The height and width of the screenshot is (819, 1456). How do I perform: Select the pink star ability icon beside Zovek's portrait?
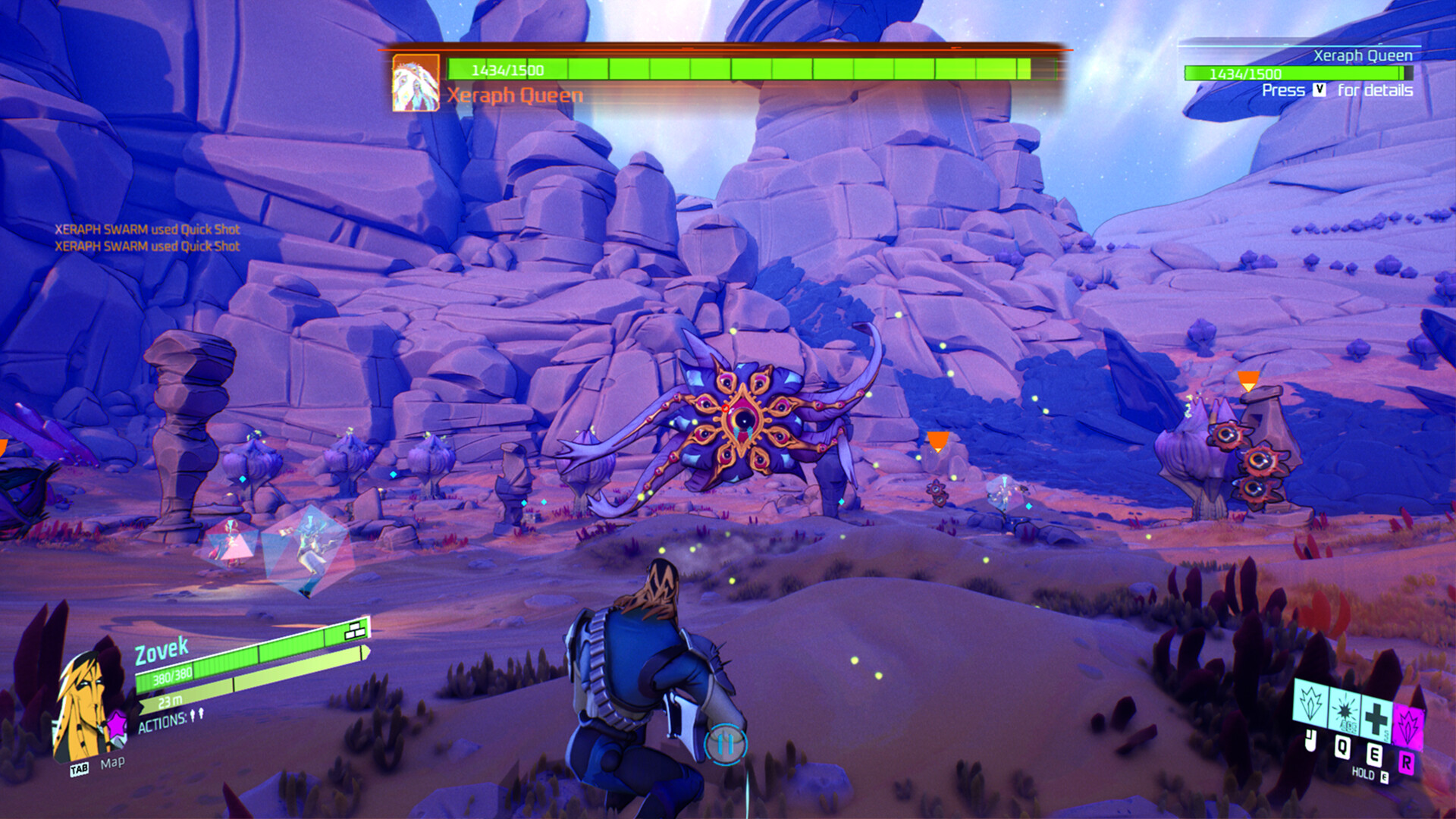click(118, 724)
